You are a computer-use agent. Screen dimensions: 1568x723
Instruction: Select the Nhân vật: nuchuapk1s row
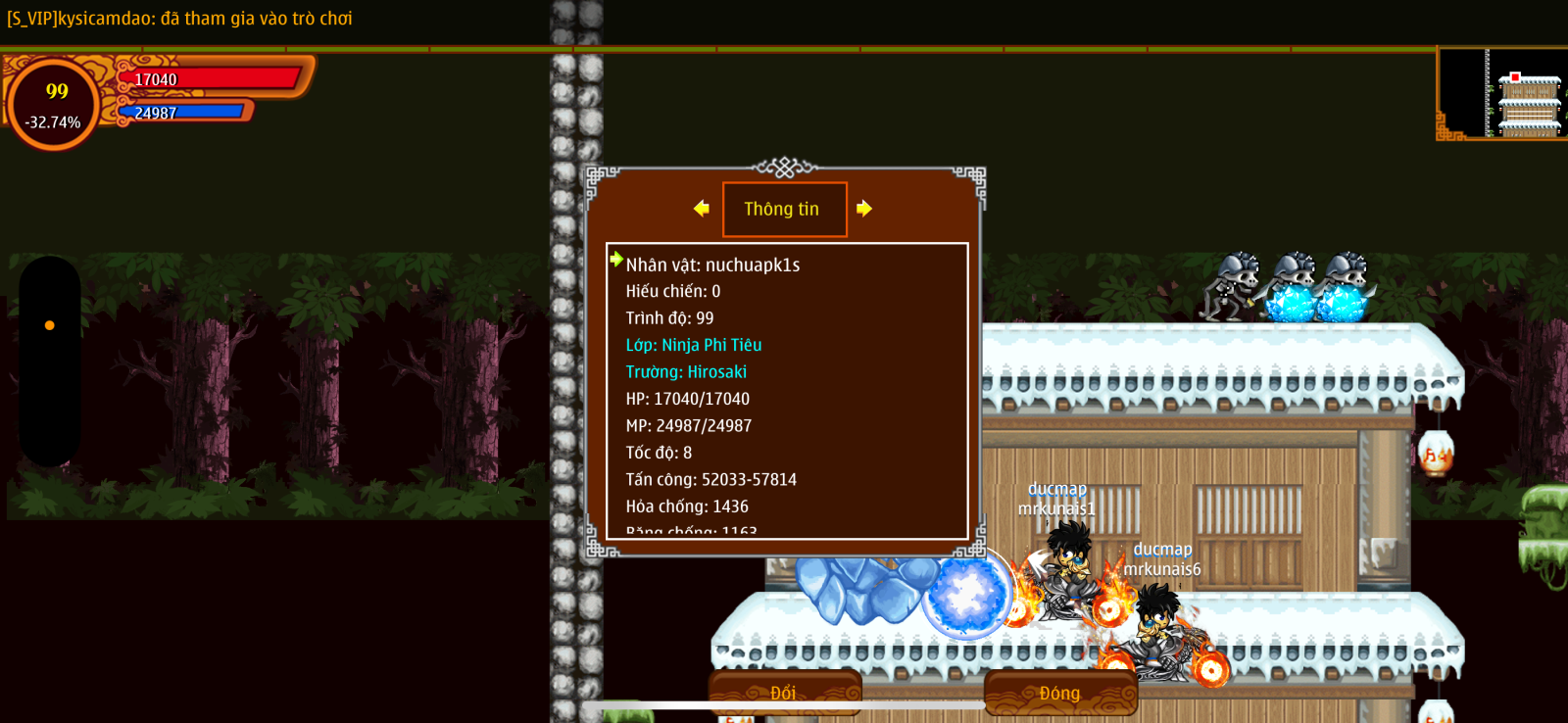tap(712, 265)
